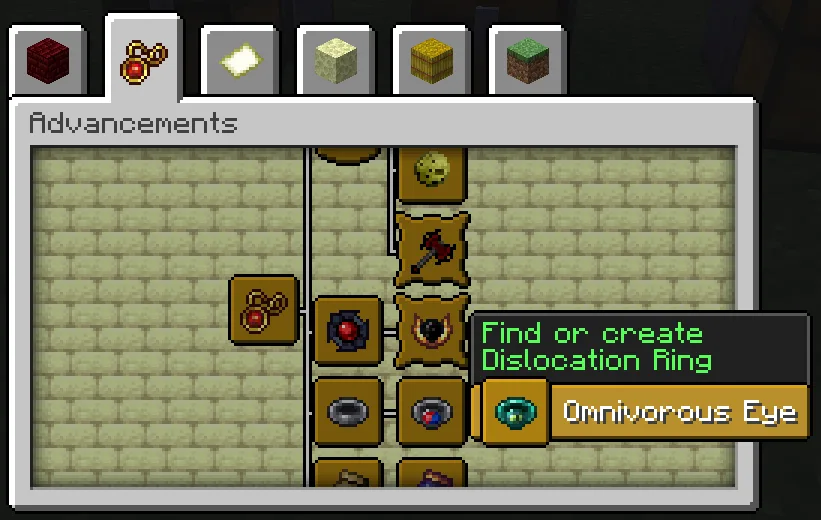Switch to the end stone tab
The width and height of the screenshot is (821, 520).
click(x=335, y=62)
